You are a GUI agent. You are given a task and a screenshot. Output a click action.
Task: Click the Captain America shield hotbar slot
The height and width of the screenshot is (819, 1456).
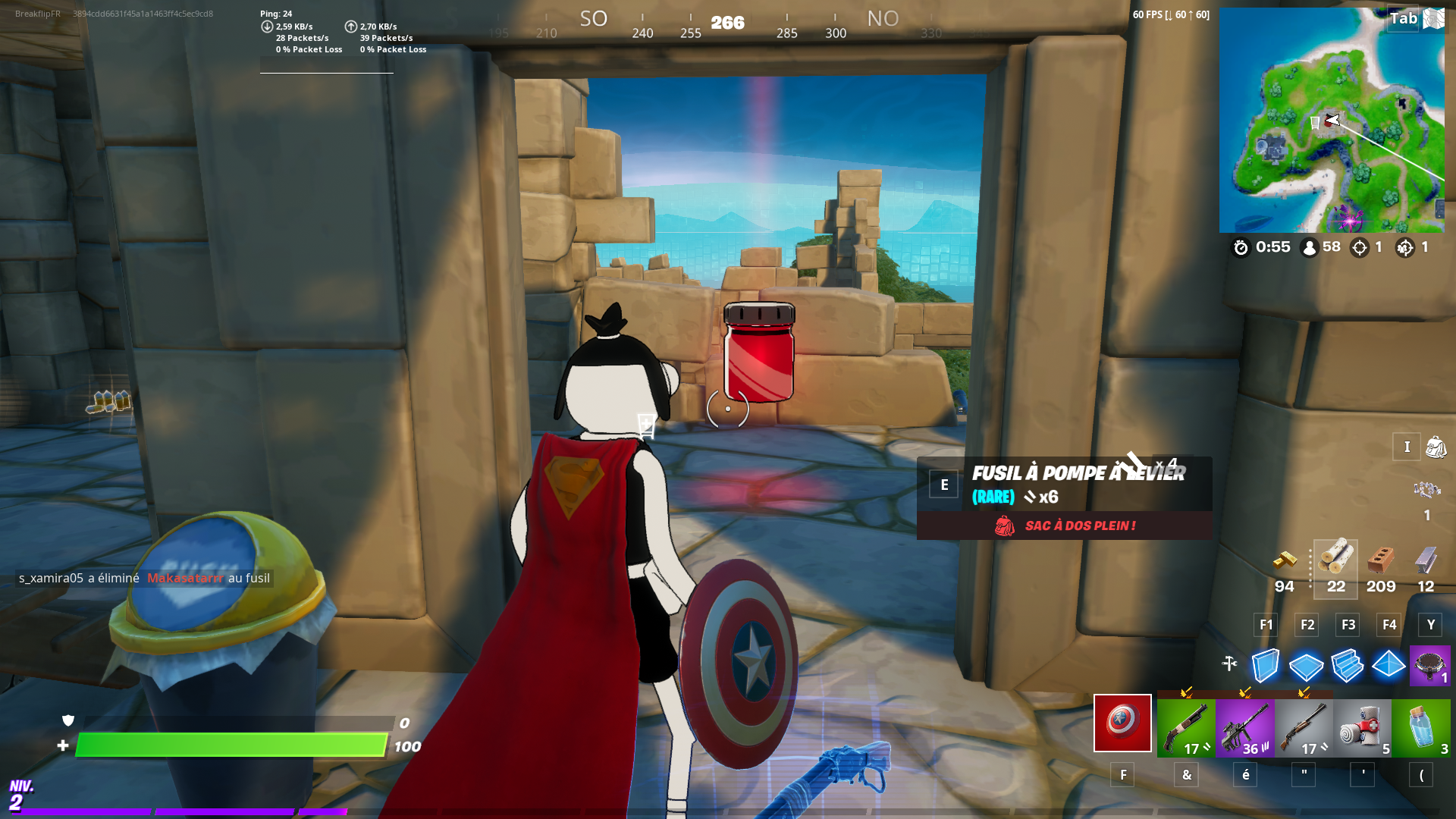pyautogui.click(x=1122, y=724)
